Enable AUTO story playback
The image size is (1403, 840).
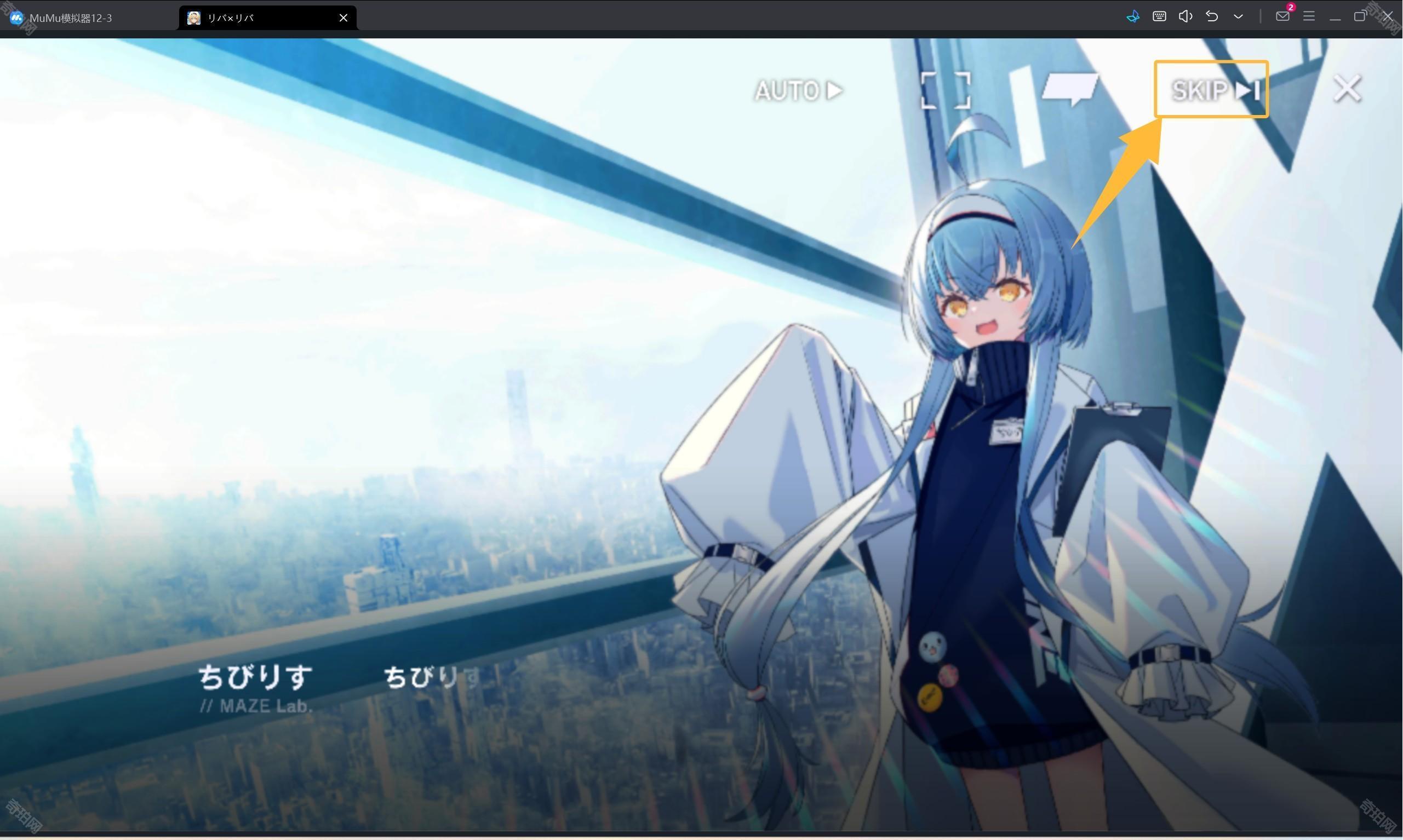point(797,90)
